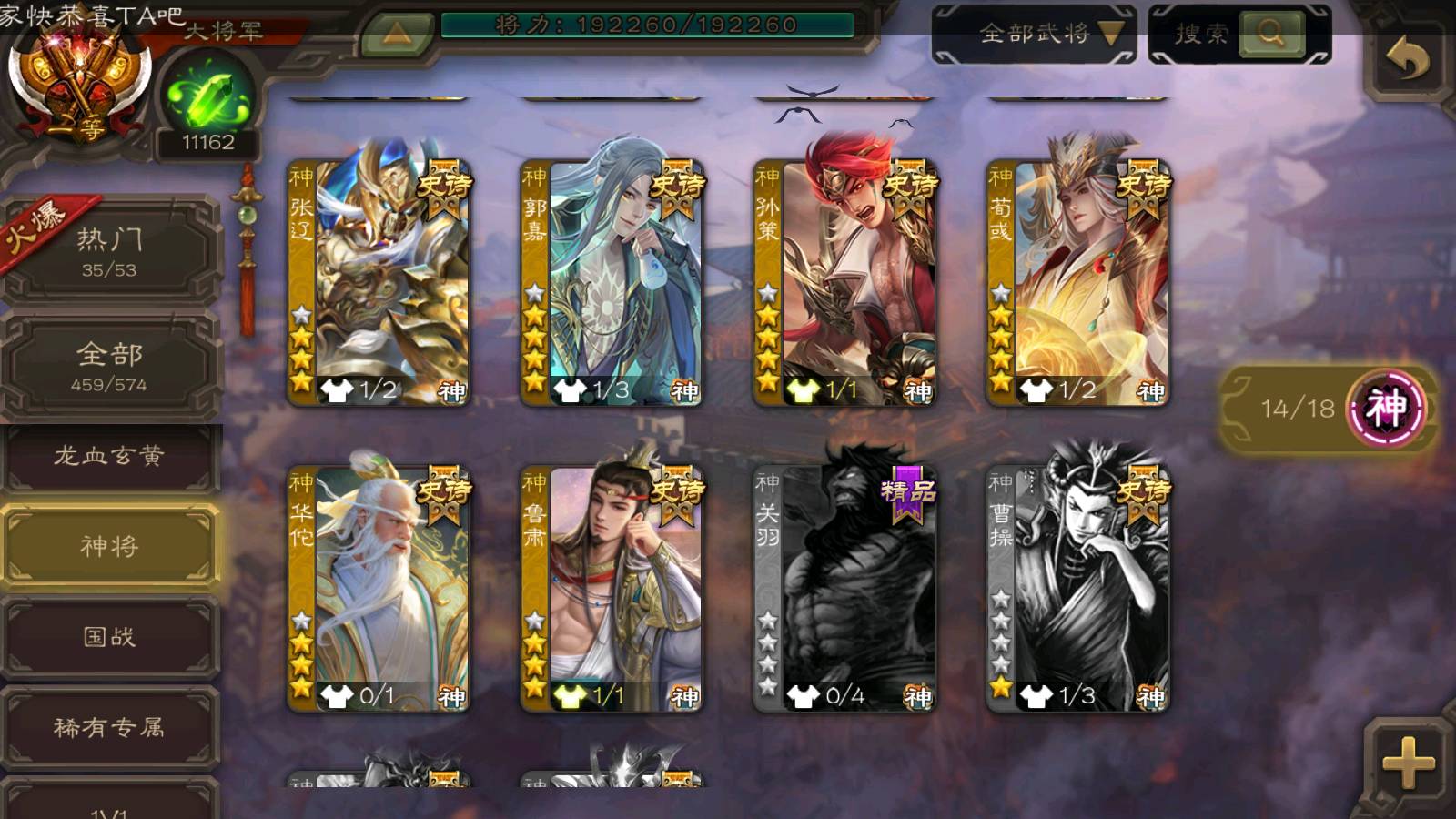The width and height of the screenshot is (1456, 819).
Task: Open the 稀有专属 category
Action: (109, 727)
